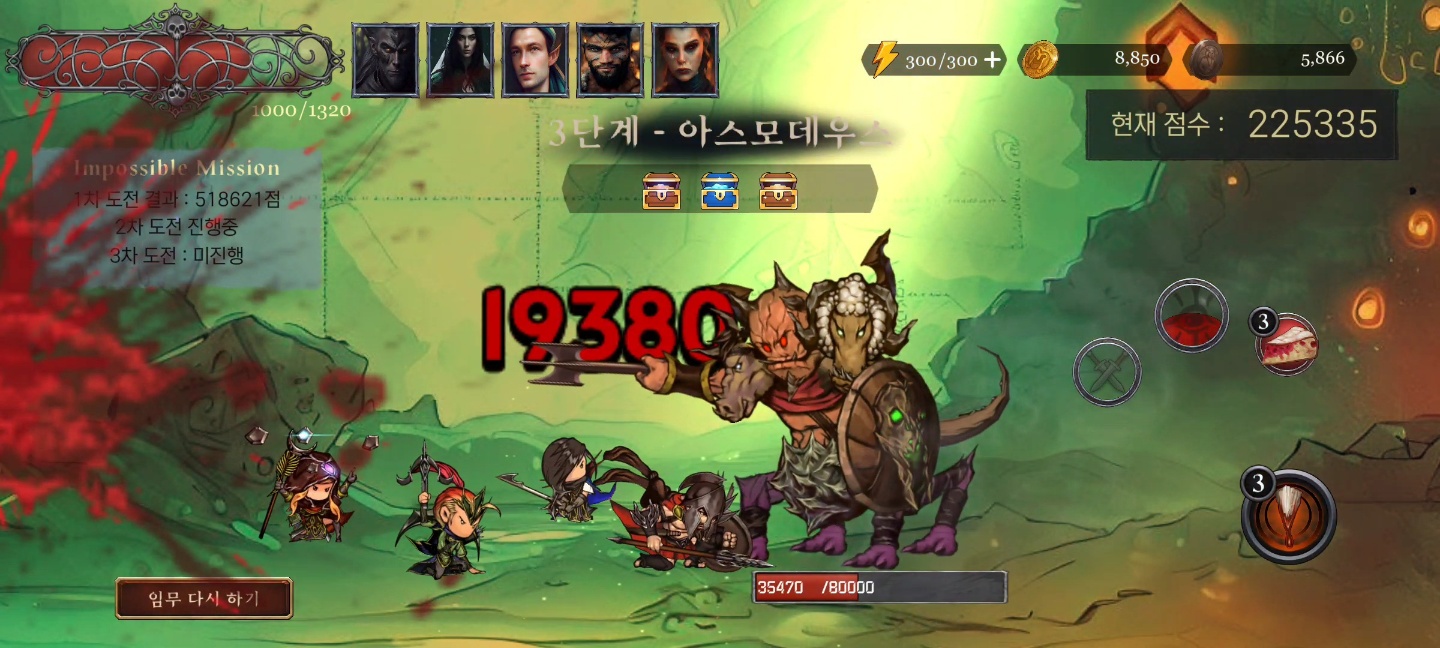Activate the orange feather-brush ultimate skill
This screenshot has height=648, width=1440.
(x=1288, y=516)
